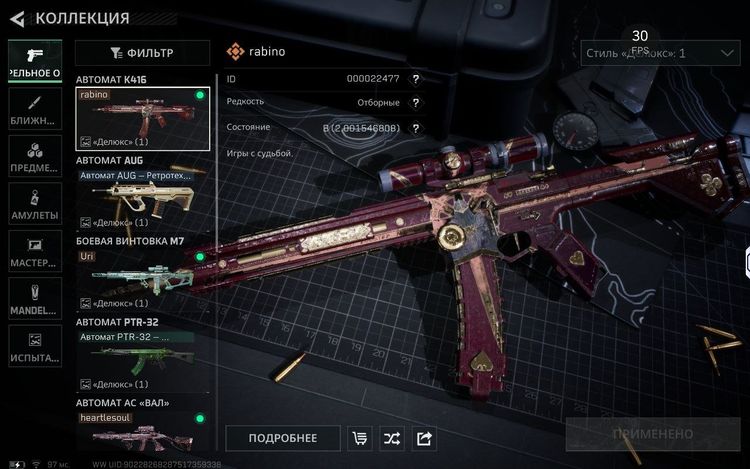Click the Подробнее details button
This screenshot has width=750, height=469.
coord(282,438)
